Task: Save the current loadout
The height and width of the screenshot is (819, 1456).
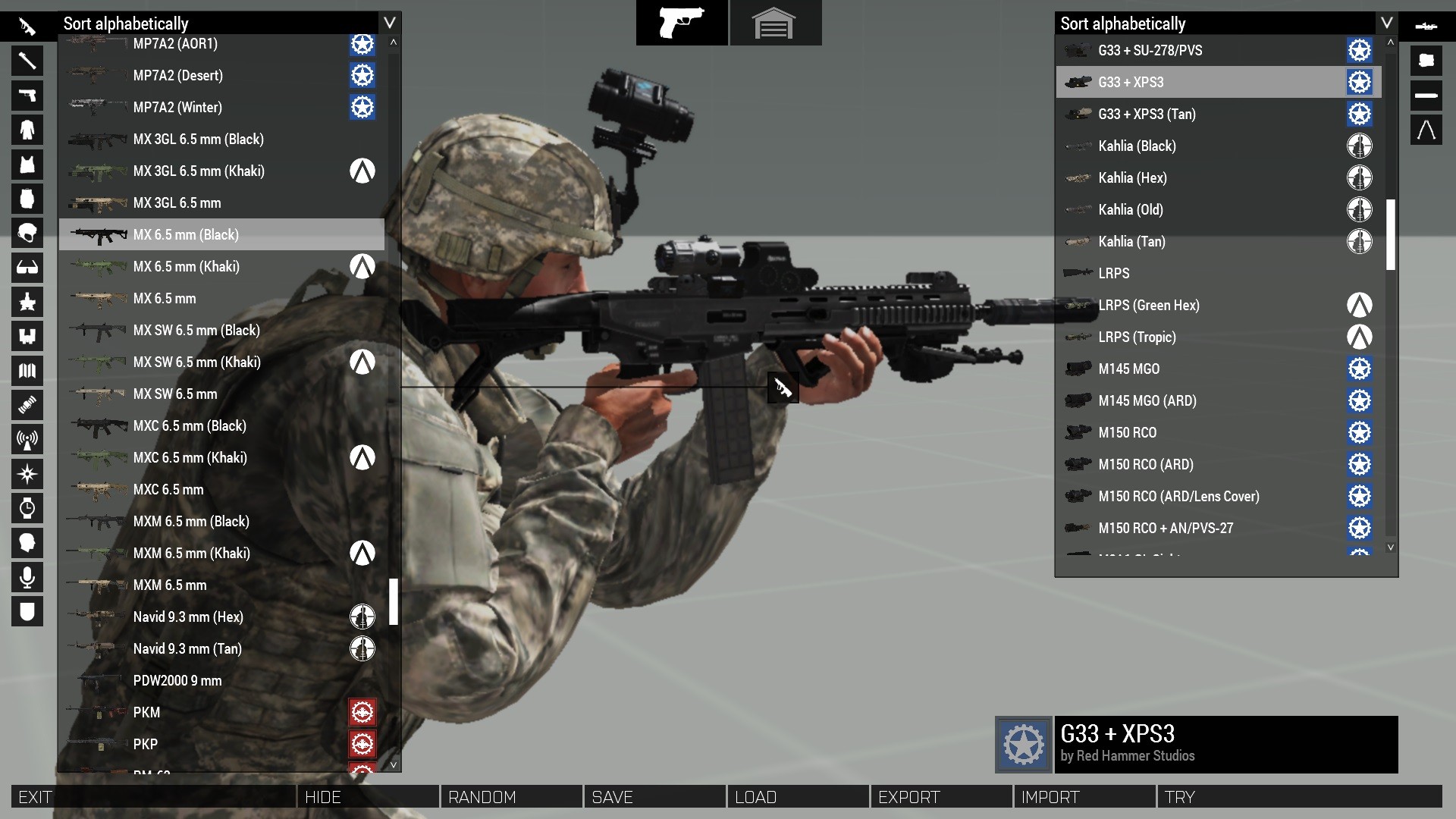Action: coord(655,797)
